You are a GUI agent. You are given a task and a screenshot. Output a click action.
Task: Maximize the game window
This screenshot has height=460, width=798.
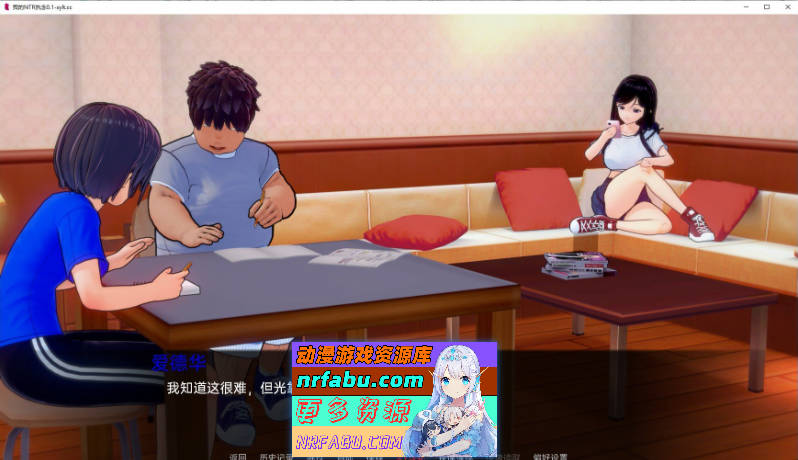click(x=766, y=6)
